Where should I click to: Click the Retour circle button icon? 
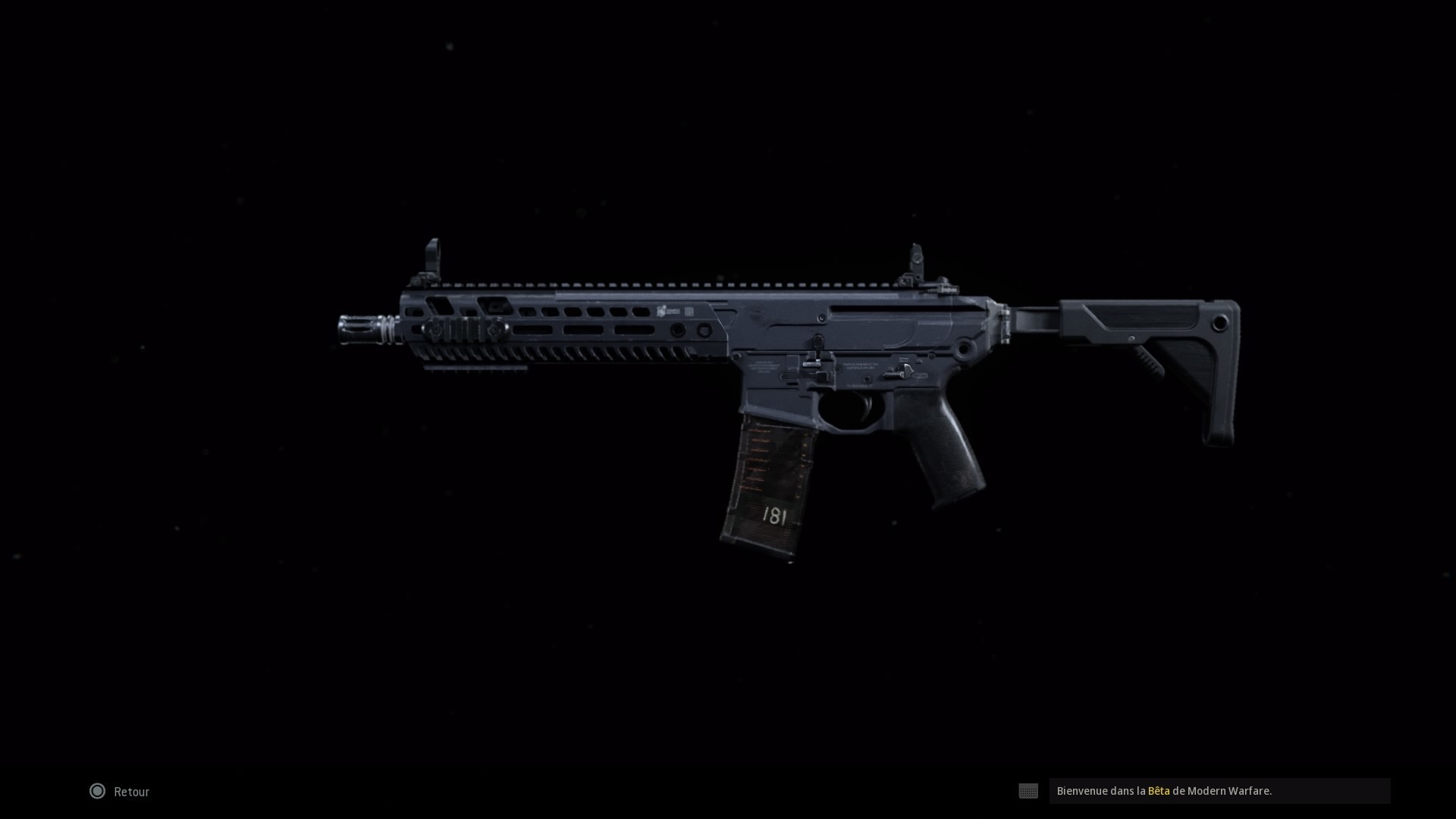[97, 792]
